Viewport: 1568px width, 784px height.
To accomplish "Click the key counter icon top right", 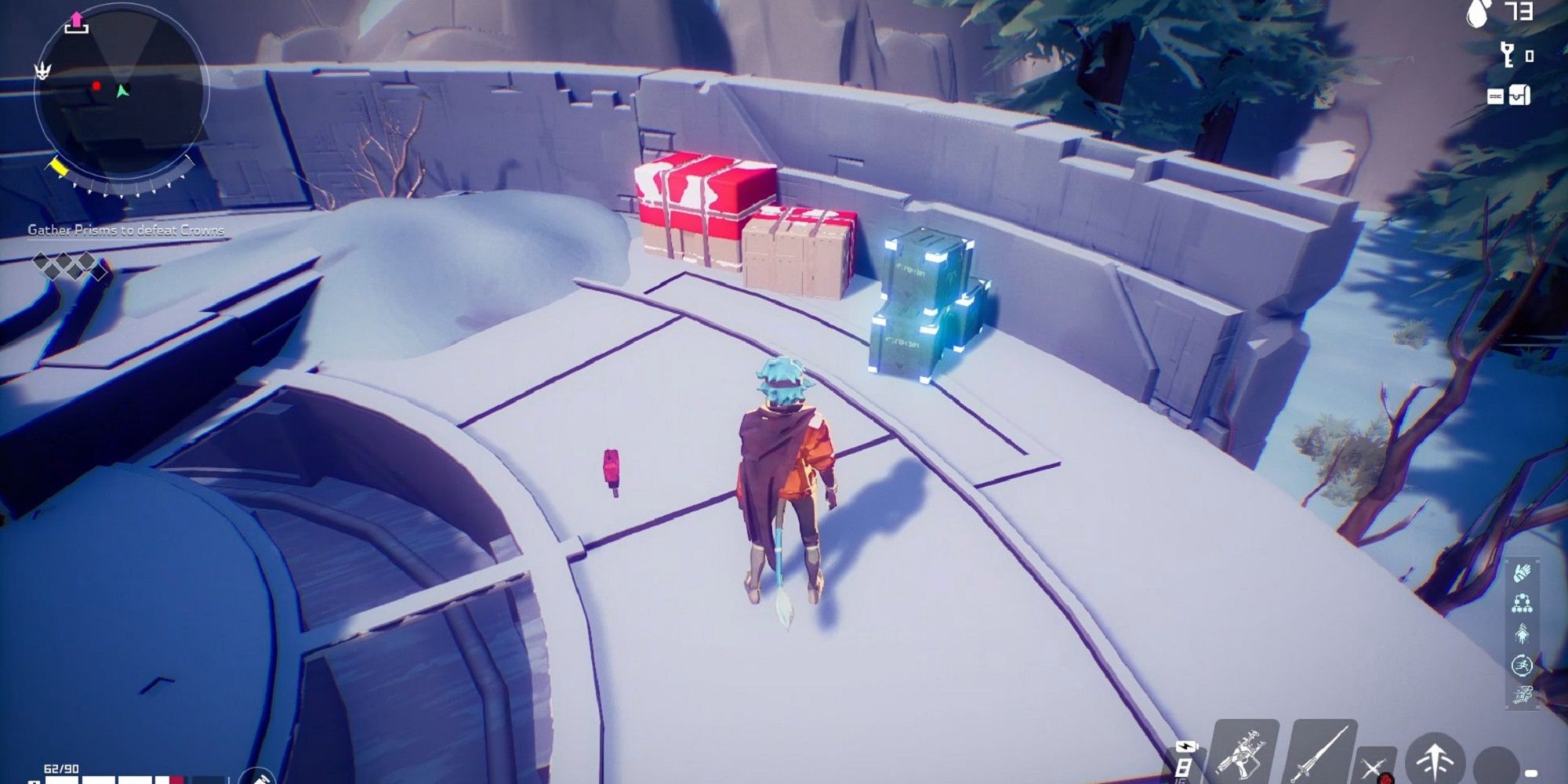I will 1507,55.
